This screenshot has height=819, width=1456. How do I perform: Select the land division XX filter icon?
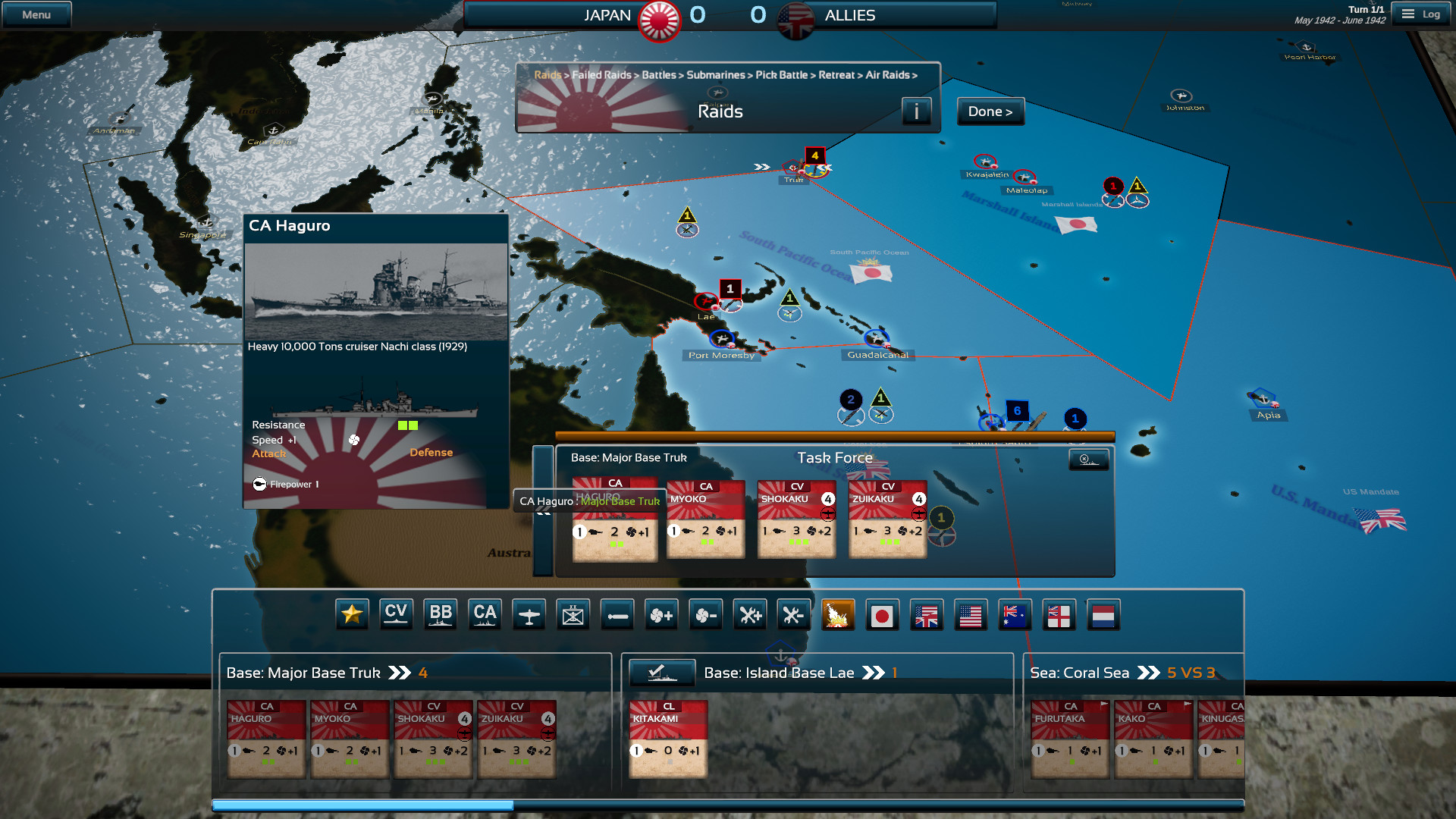[573, 614]
